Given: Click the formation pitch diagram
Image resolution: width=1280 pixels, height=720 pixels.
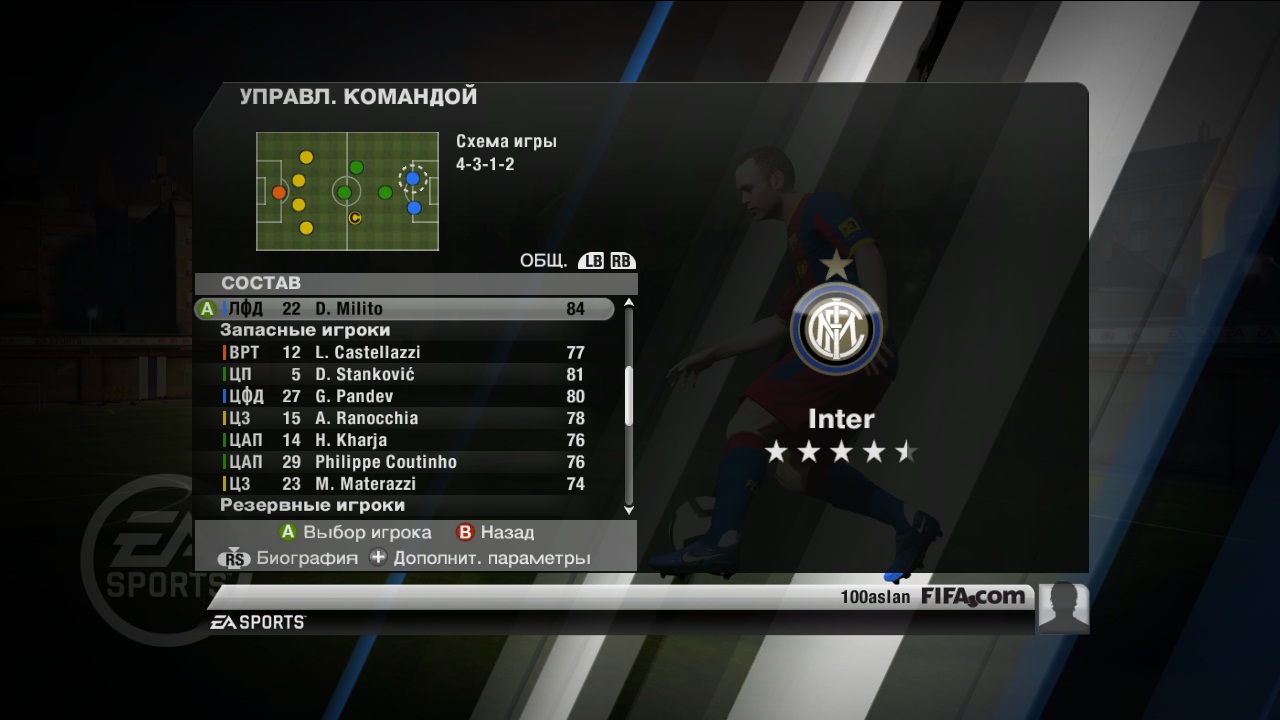Looking at the screenshot, I should point(347,191).
